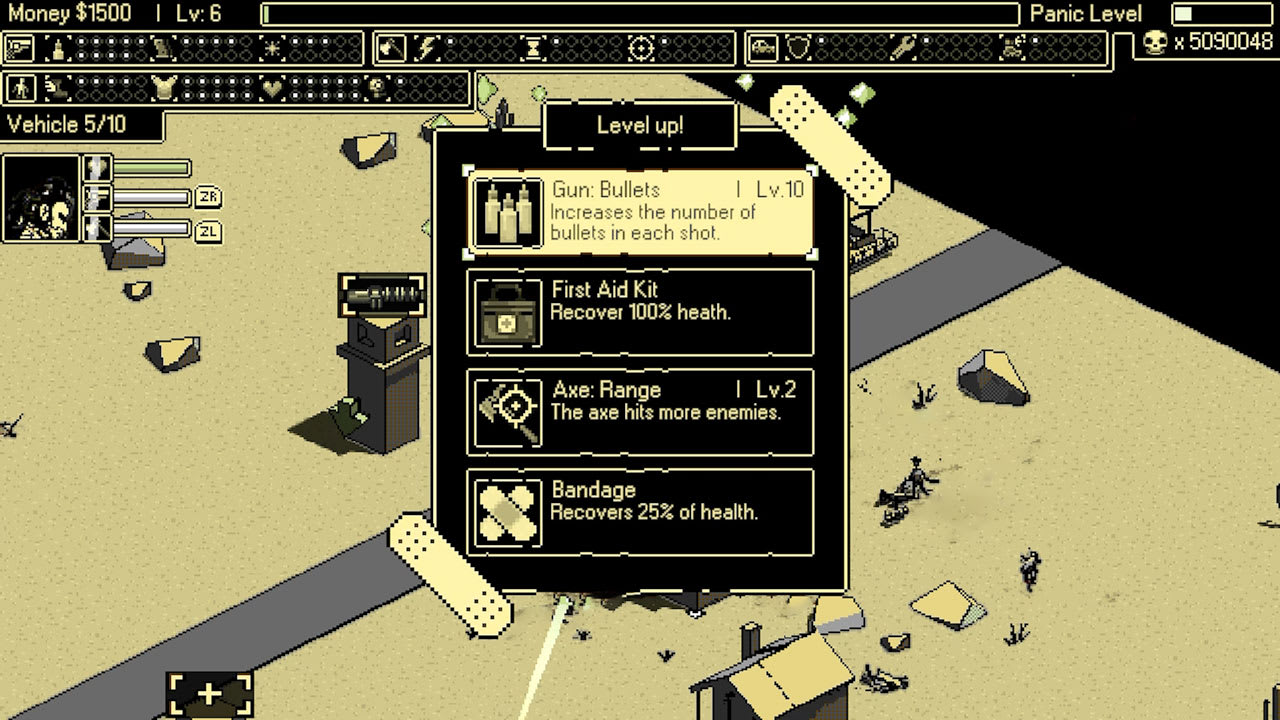This screenshot has width=1280, height=720.
Task: Choose the Gun: Bullets Lv.10 upgrade
Action: pos(640,211)
